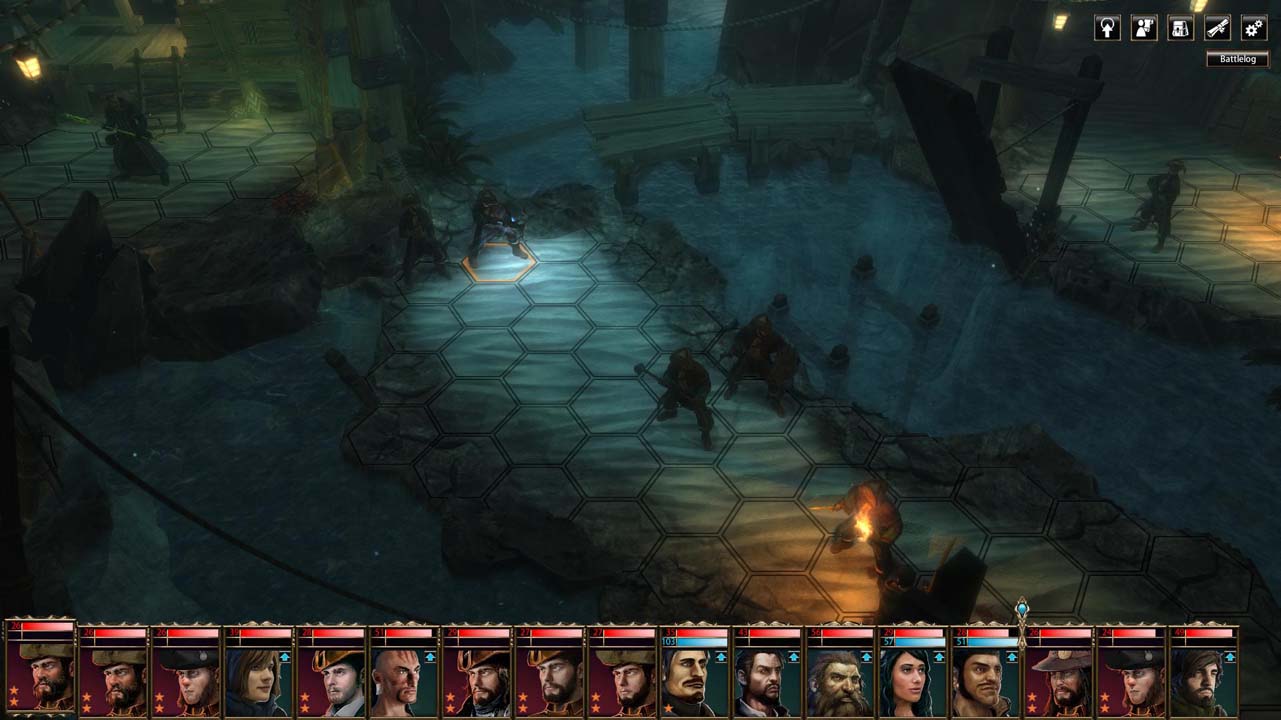Screen dimensions: 1281x720
Task: Select the black-haired woman's portrait
Action: (912, 681)
